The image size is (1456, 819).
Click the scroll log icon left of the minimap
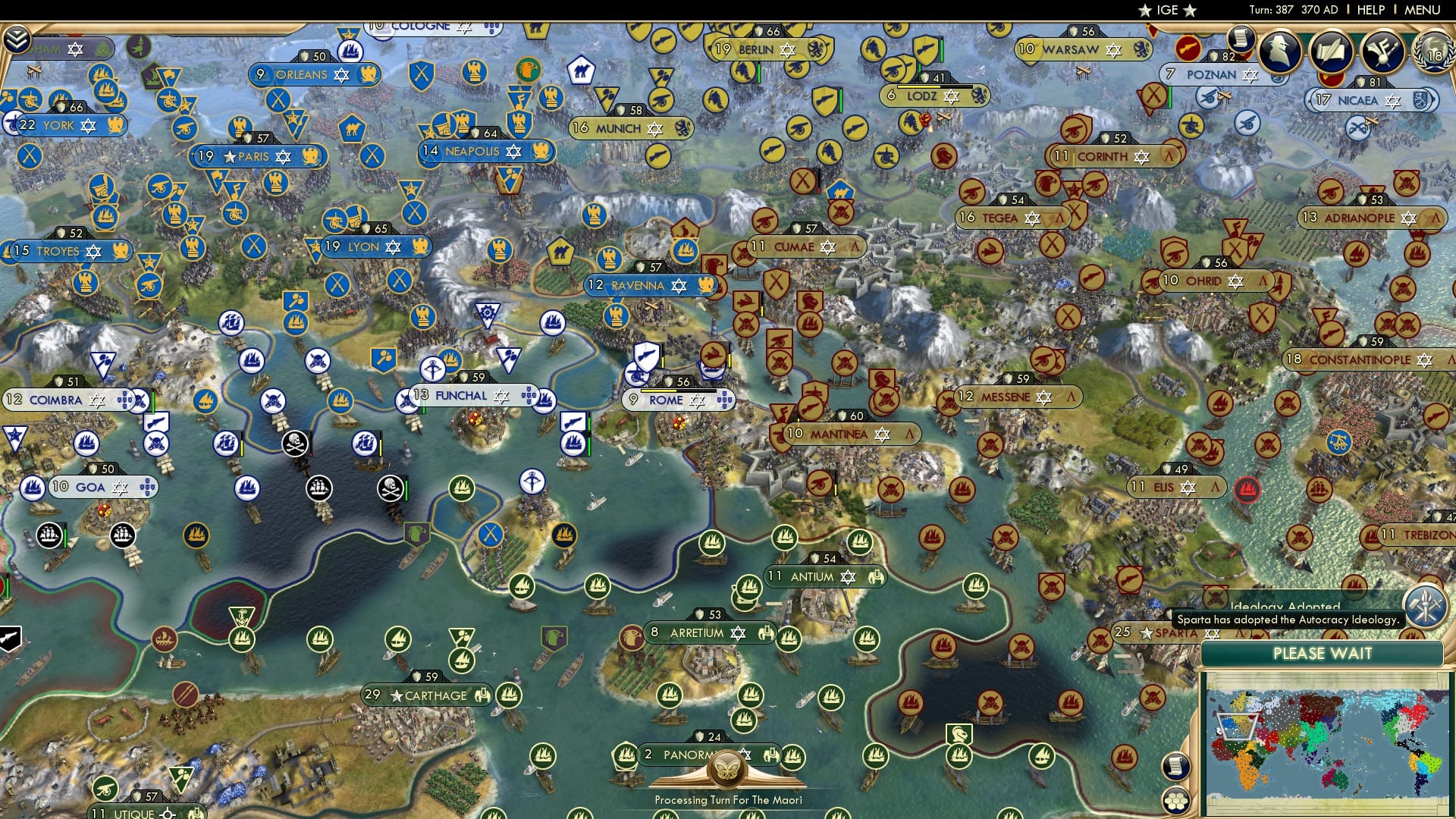[1175, 765]
